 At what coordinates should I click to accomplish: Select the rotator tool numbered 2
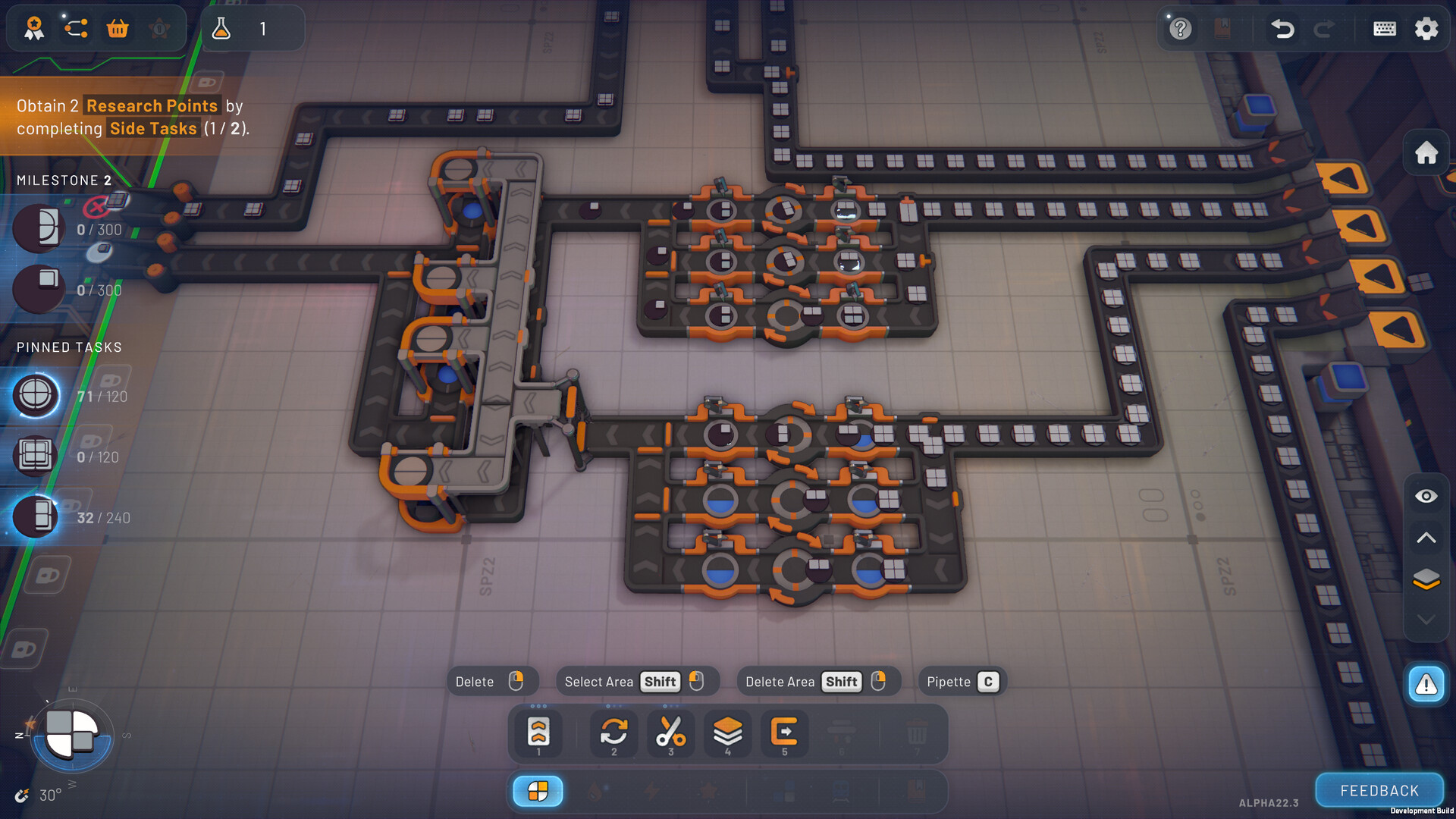[614, 730]
